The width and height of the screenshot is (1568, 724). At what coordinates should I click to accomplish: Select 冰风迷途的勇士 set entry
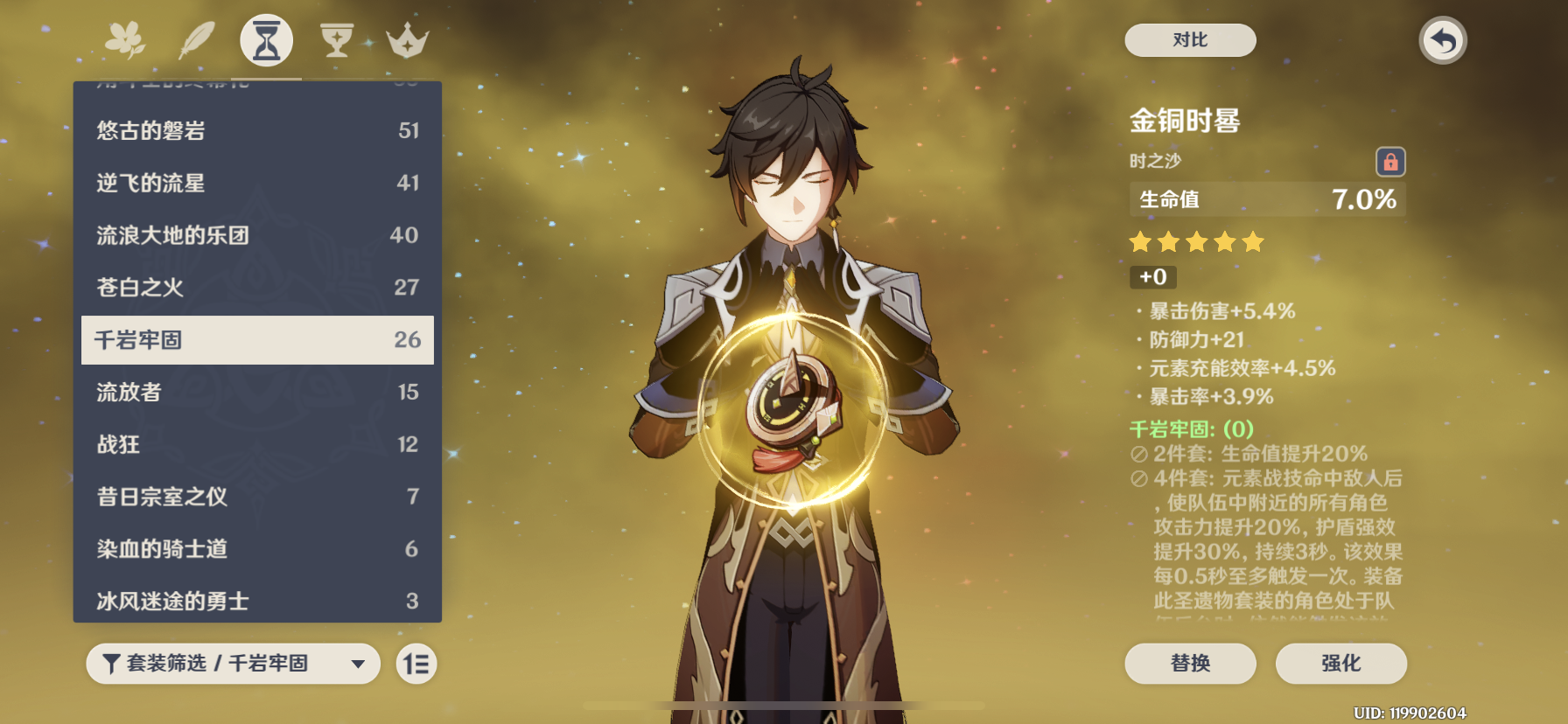point(257,601)
